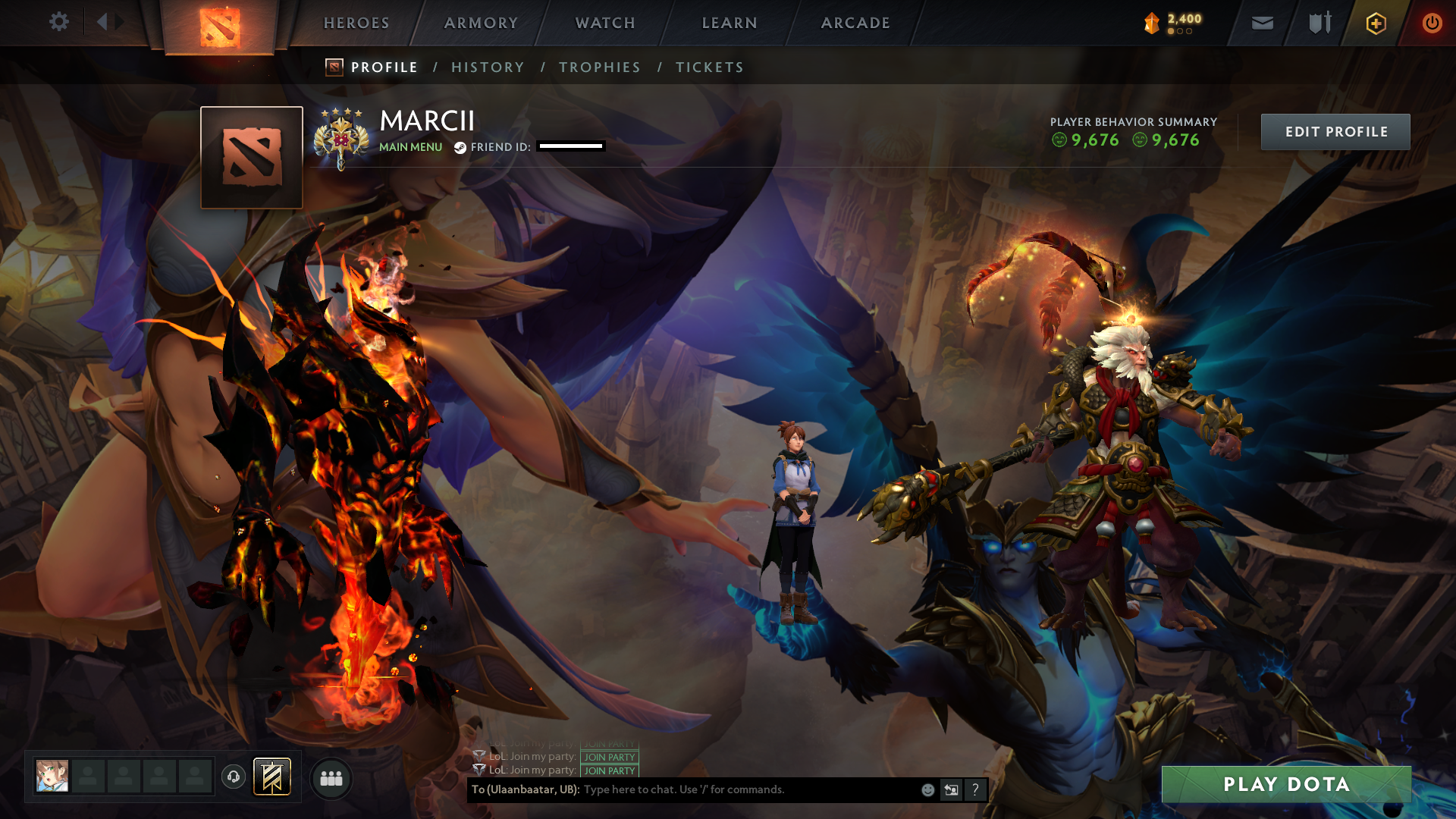This screenshot has width=1456, height=819.
Task: Open the MAIN MENU label under MARCII
Action: click(410, 147)
